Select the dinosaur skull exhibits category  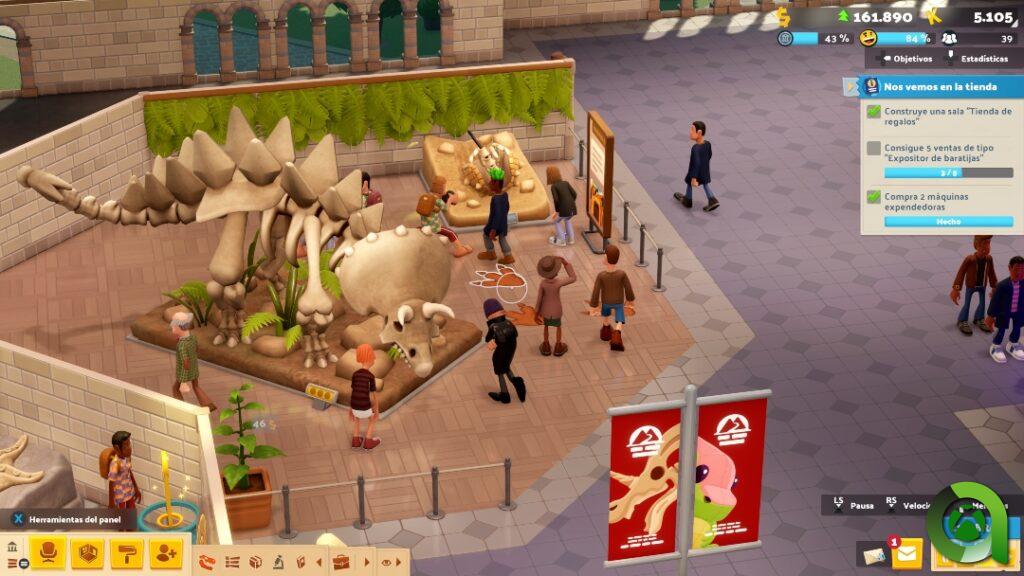pyautogui.click(x=208, y=562)
